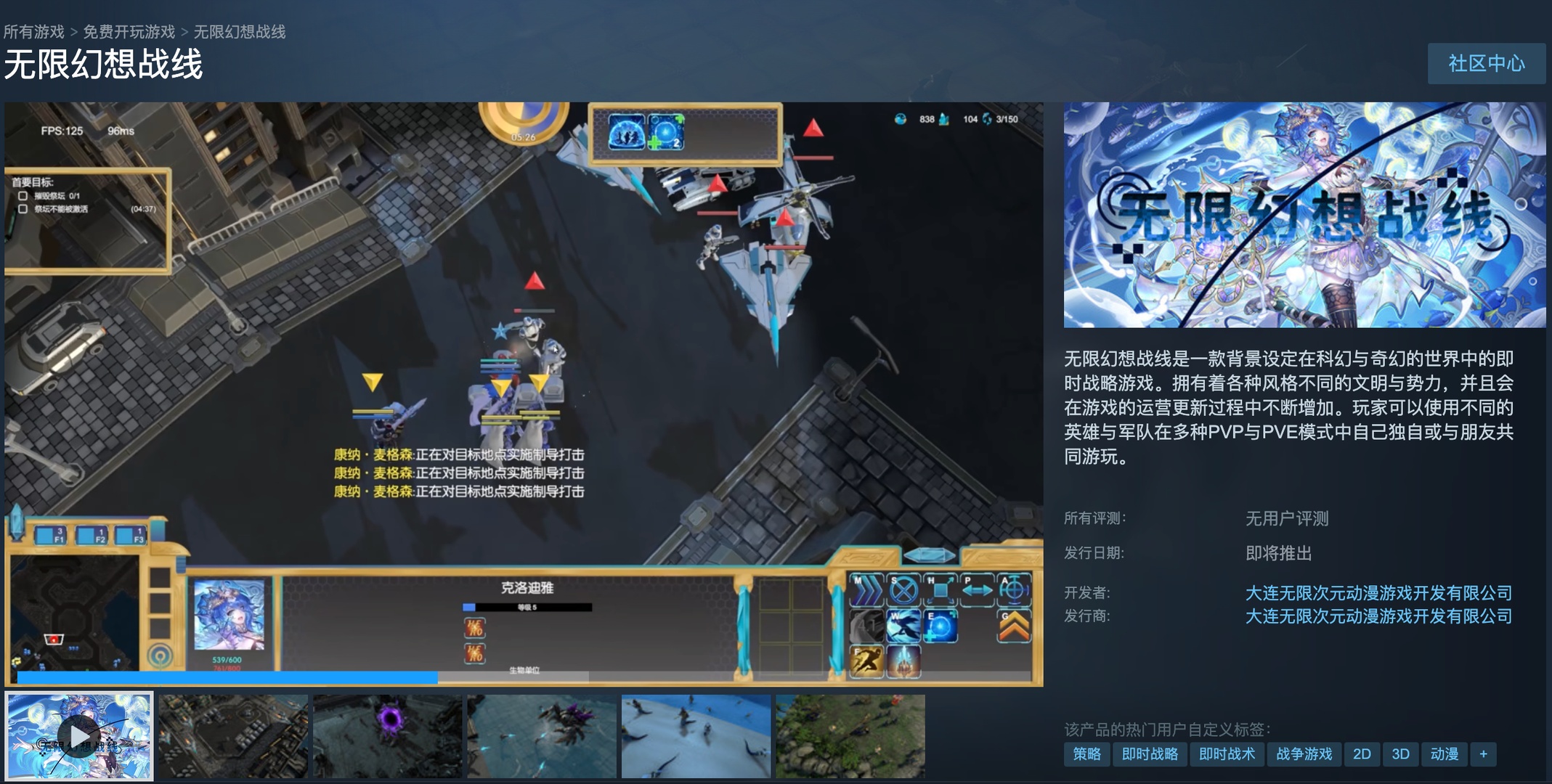
Task: Open the 社区中心 community hub
Action: coord(1486,64)
